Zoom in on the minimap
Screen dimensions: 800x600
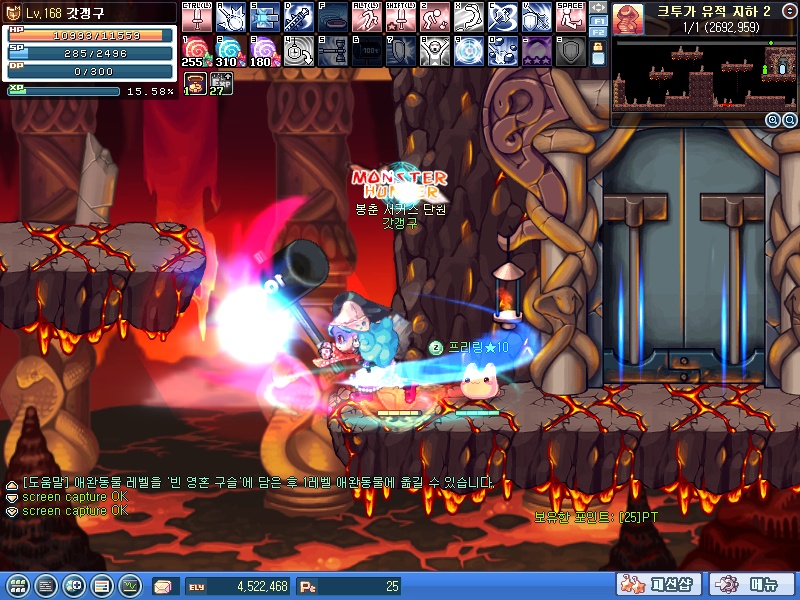tap(773, 120)
